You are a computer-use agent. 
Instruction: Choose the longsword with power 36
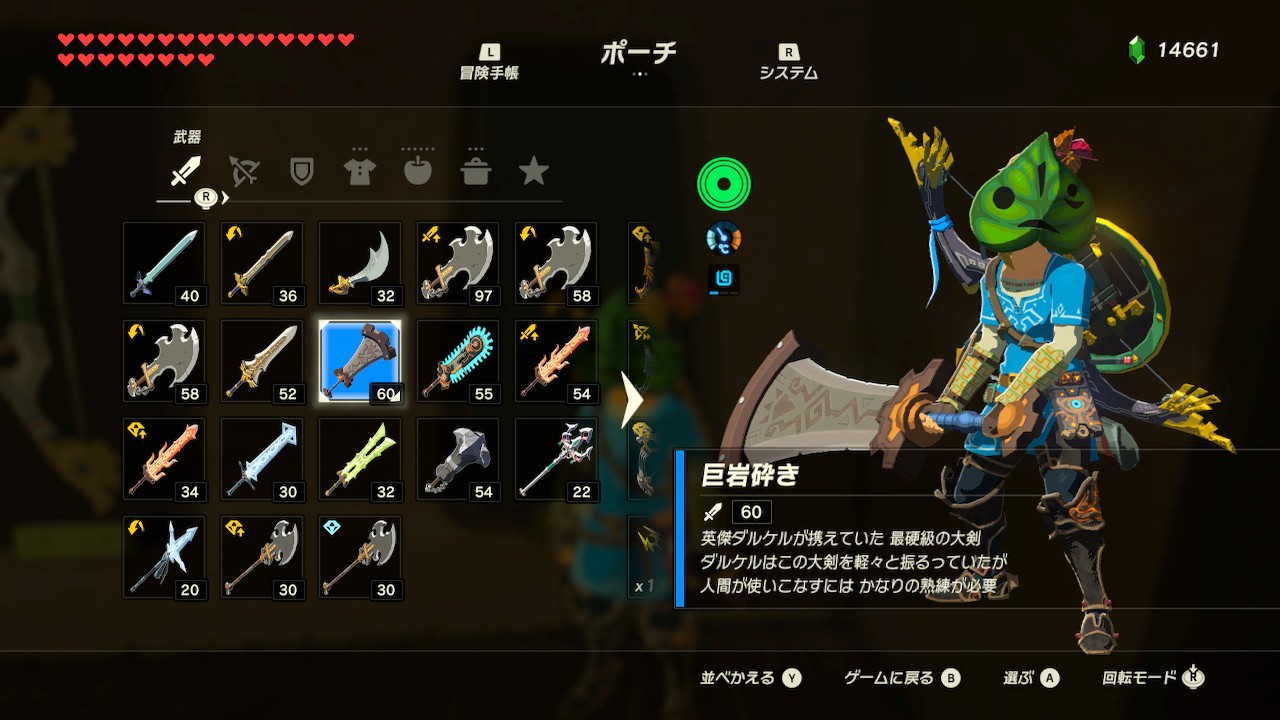click(262, 263)
